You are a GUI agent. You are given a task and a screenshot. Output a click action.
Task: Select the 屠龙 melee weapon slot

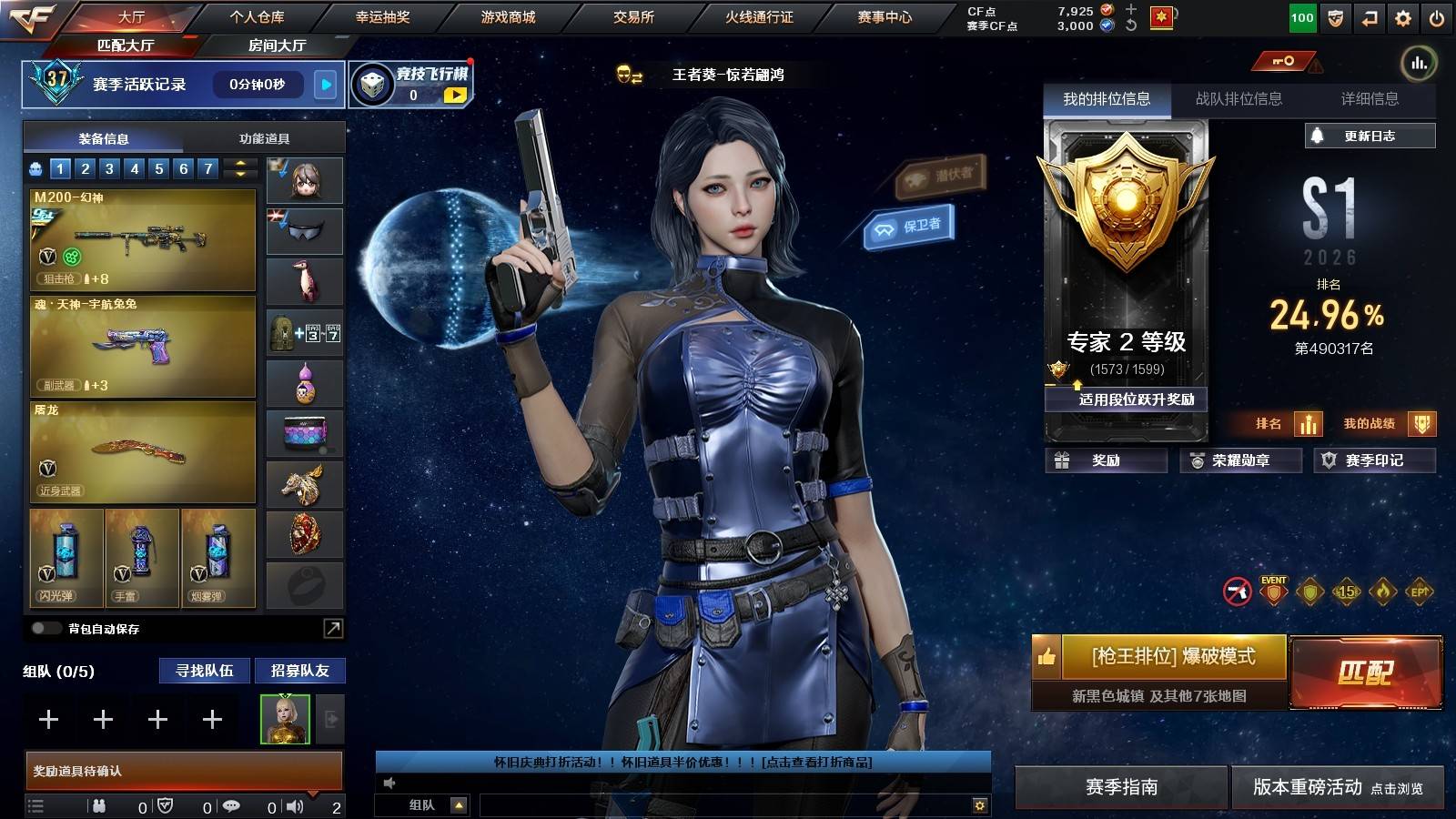[143, 452]
